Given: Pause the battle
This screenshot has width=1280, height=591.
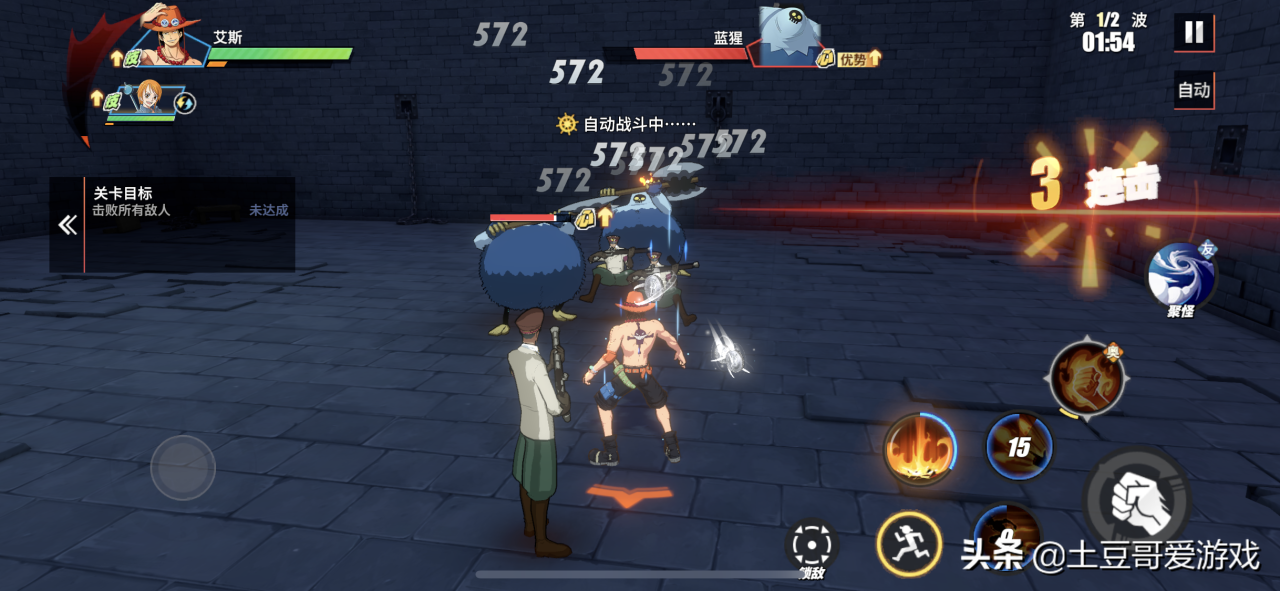Looking at the screenshot, I should [x=1194, y=32].
